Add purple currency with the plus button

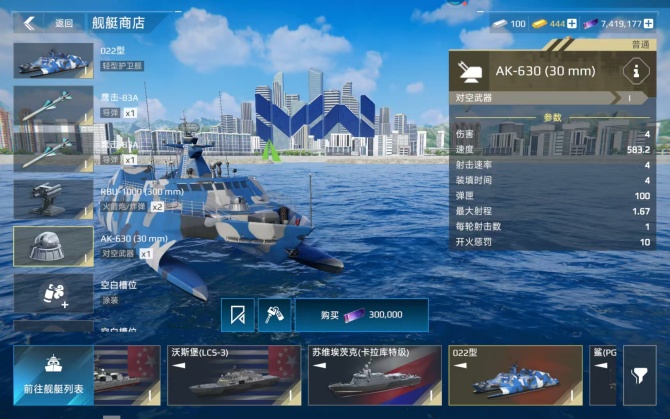click(x=660, y=22)
